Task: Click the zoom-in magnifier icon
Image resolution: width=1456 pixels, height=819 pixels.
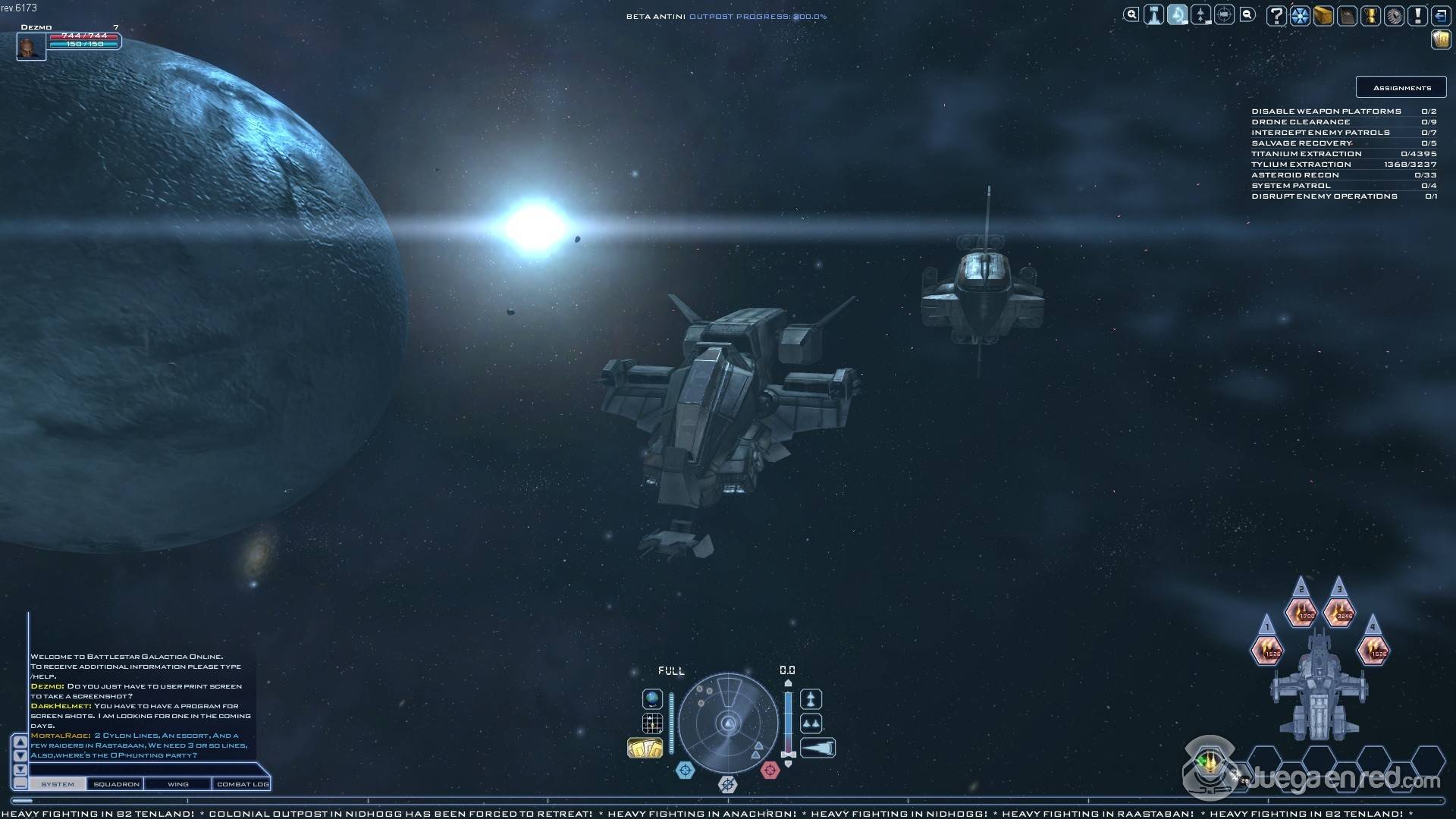Action: (x=1131, y=14)
